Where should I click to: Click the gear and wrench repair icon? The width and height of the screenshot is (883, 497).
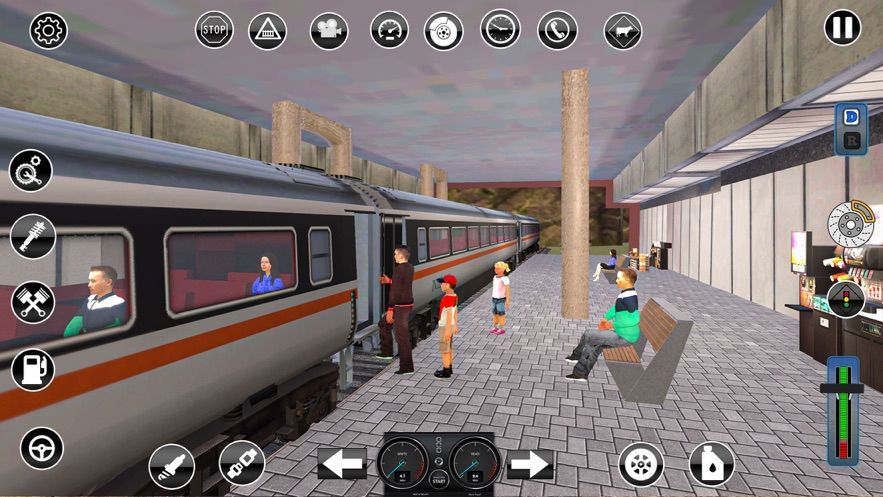click(31, 170)
